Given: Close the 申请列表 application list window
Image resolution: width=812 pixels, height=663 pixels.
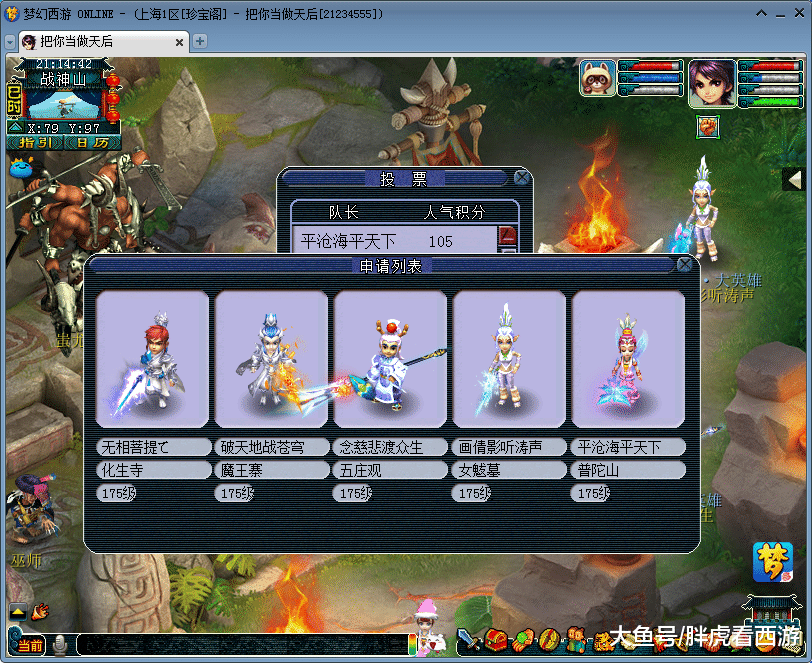Looking at the screenshot, I should click(684, 265).
